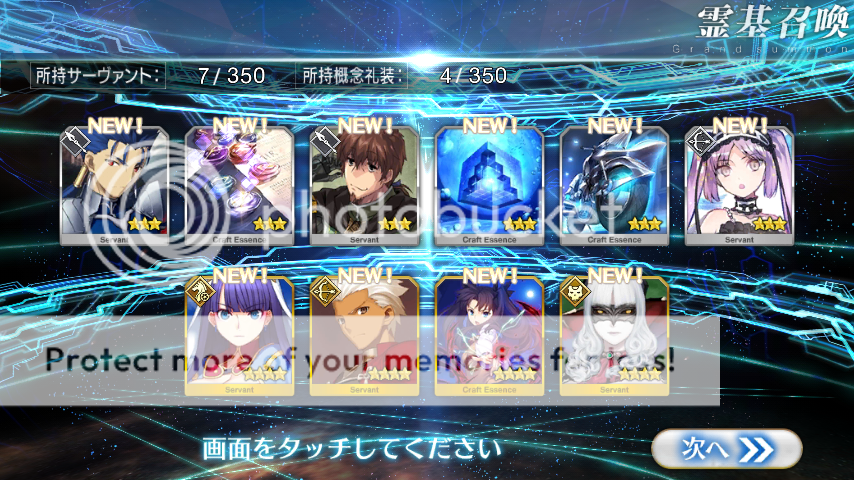Open the purple potion flasks craft essence card
The height and width of the screenshot is (480, 854).
pyautogui.click(x=240, y=187)
